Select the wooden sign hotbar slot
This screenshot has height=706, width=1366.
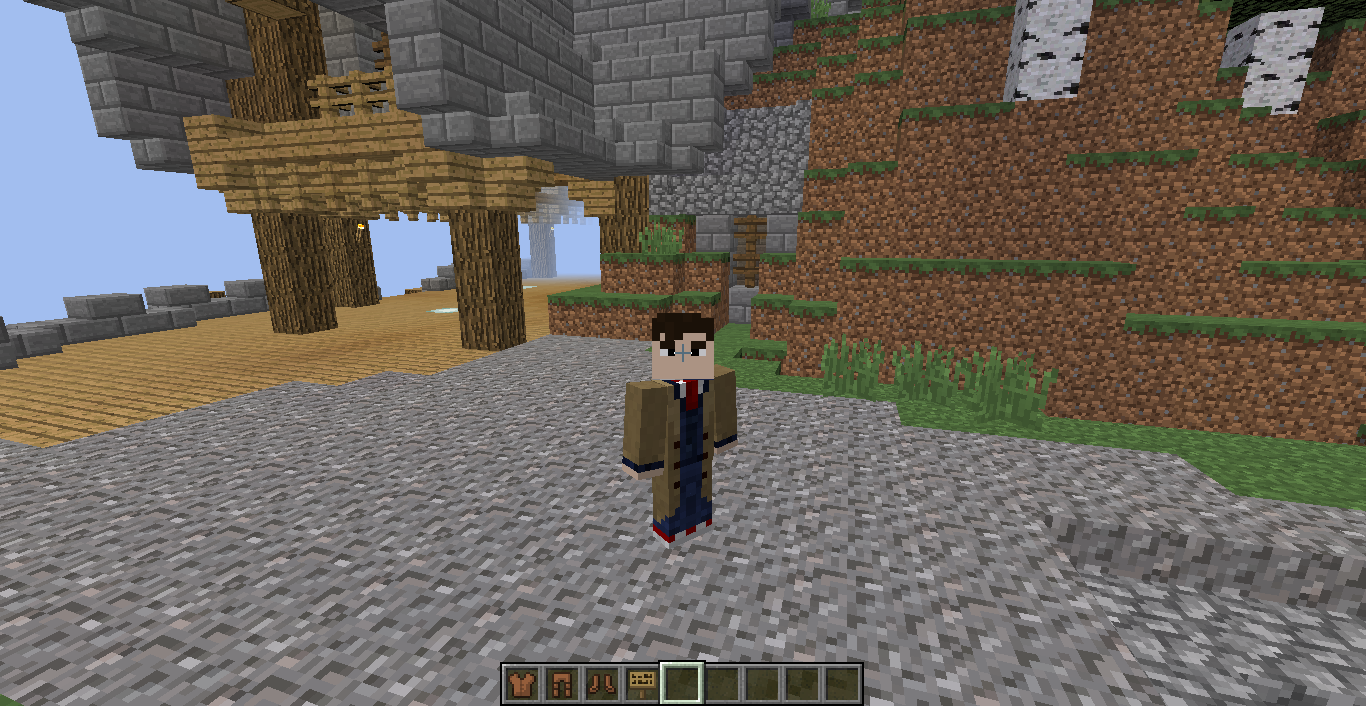point(641,684)
